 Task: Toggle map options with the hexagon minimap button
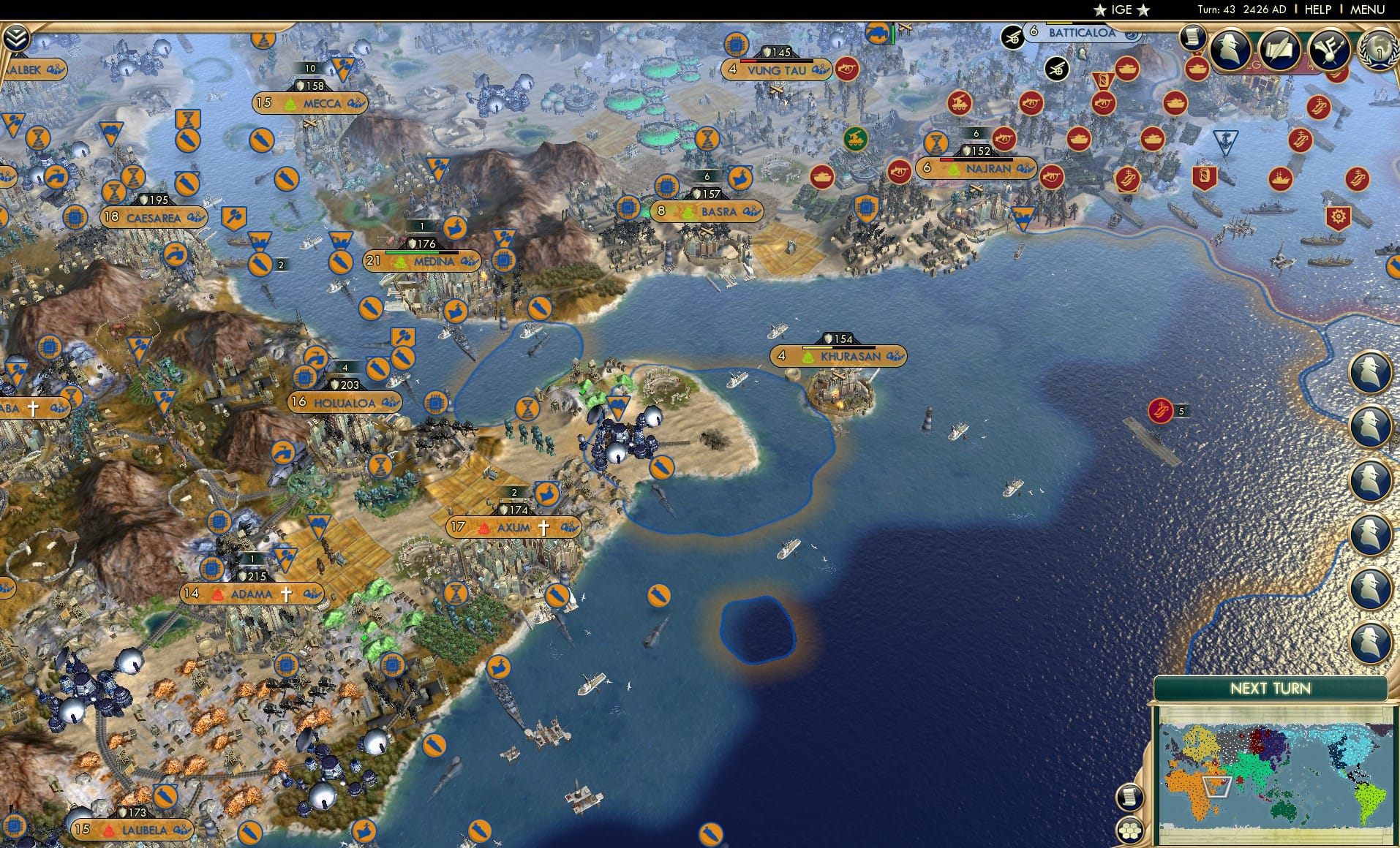click(1131, 830)
